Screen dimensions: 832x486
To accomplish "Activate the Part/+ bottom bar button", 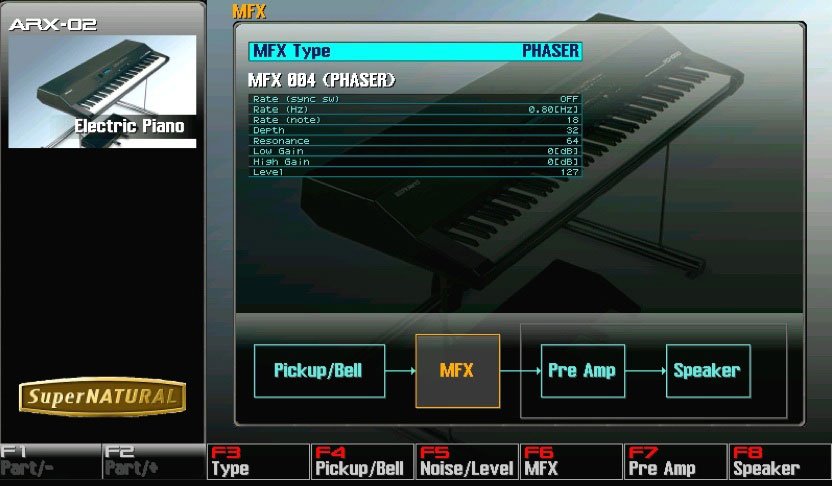I will pos(154,463).
